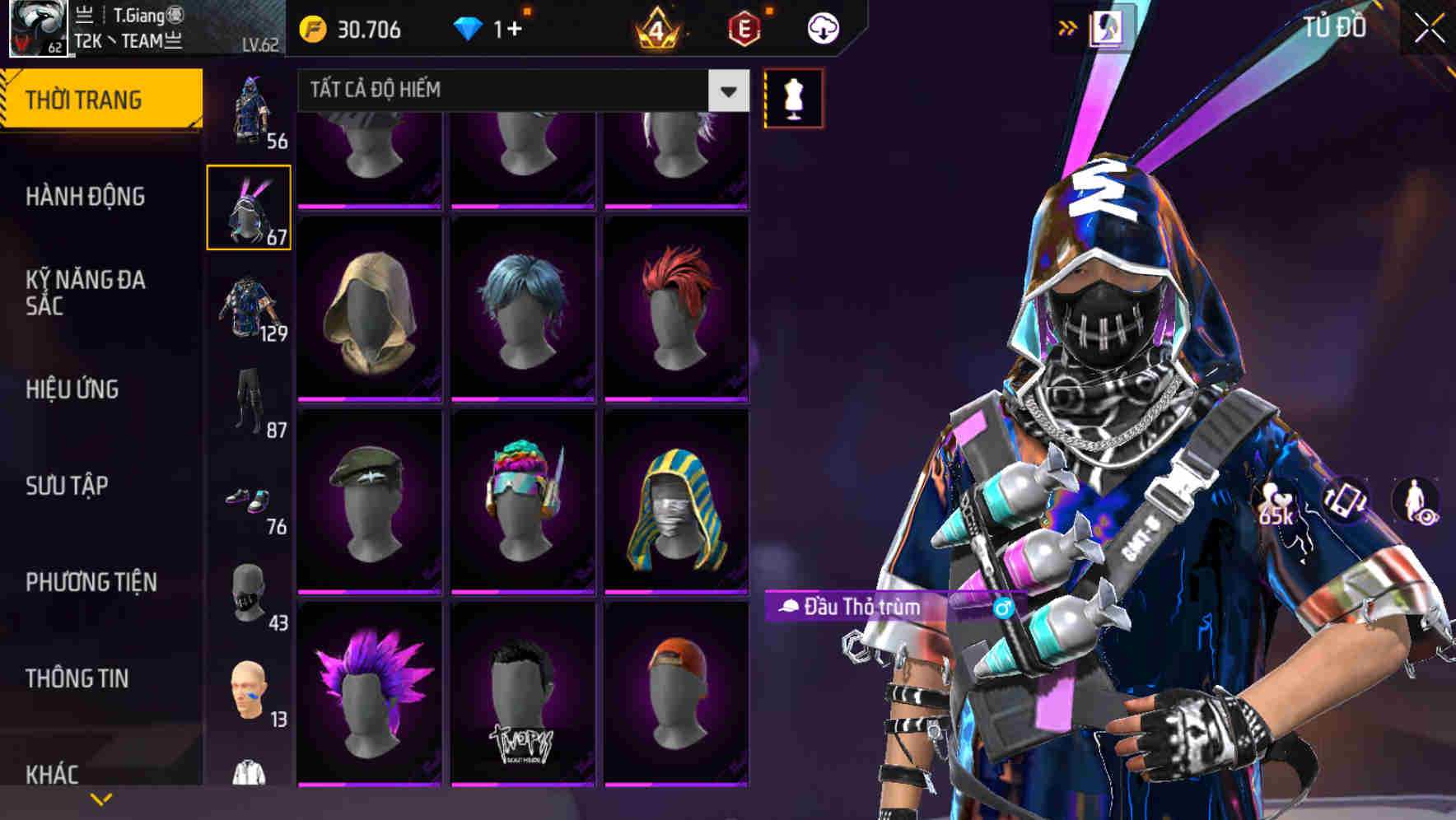Viewport: 1456px width, 820px height.
Task: Open the TẤT CẢ ĐỘ HIẾM rarity dropdown
Action: (x=519, y=91)
